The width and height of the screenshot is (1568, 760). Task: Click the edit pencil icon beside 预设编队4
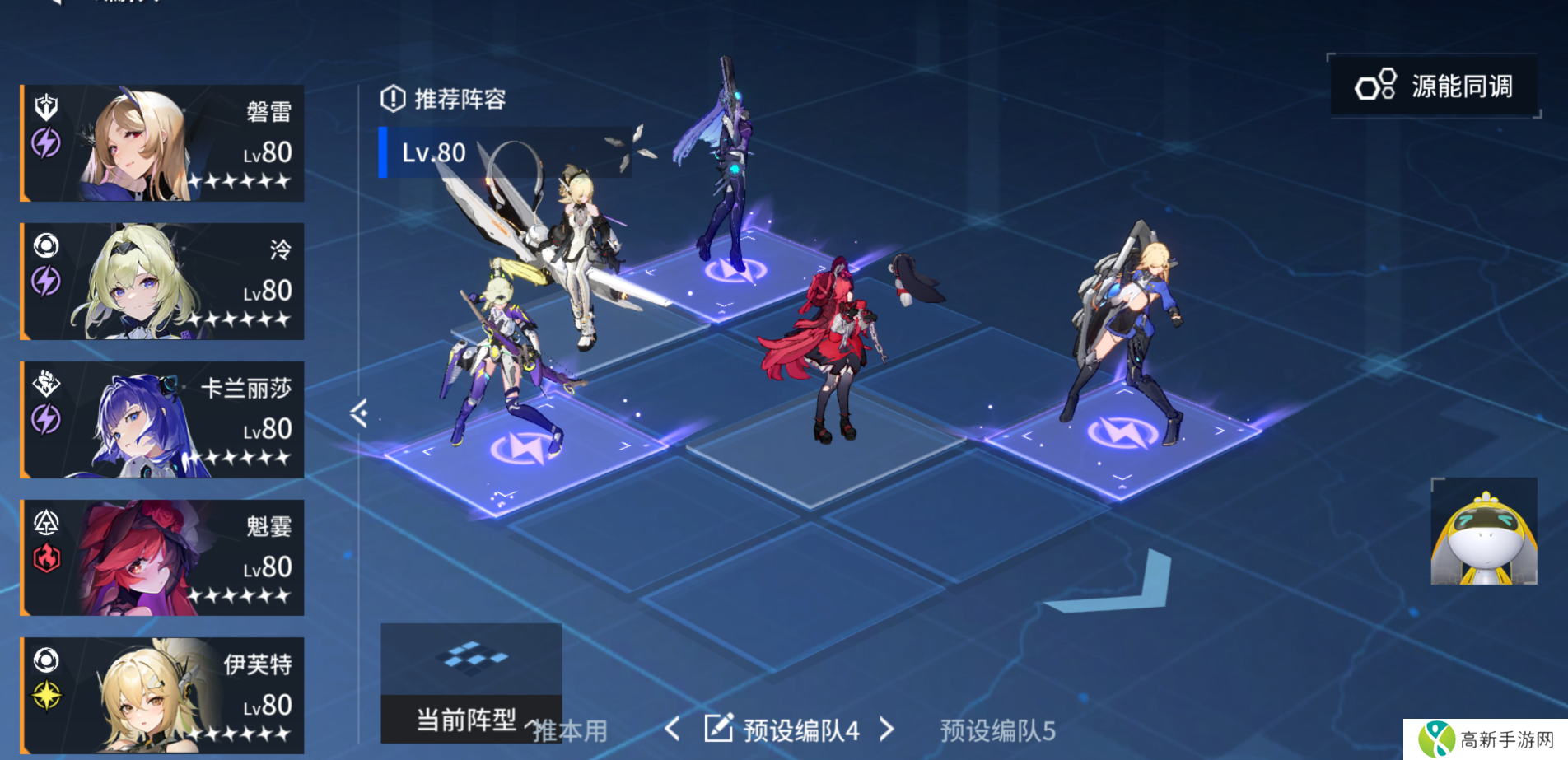[x=720, y=728]
